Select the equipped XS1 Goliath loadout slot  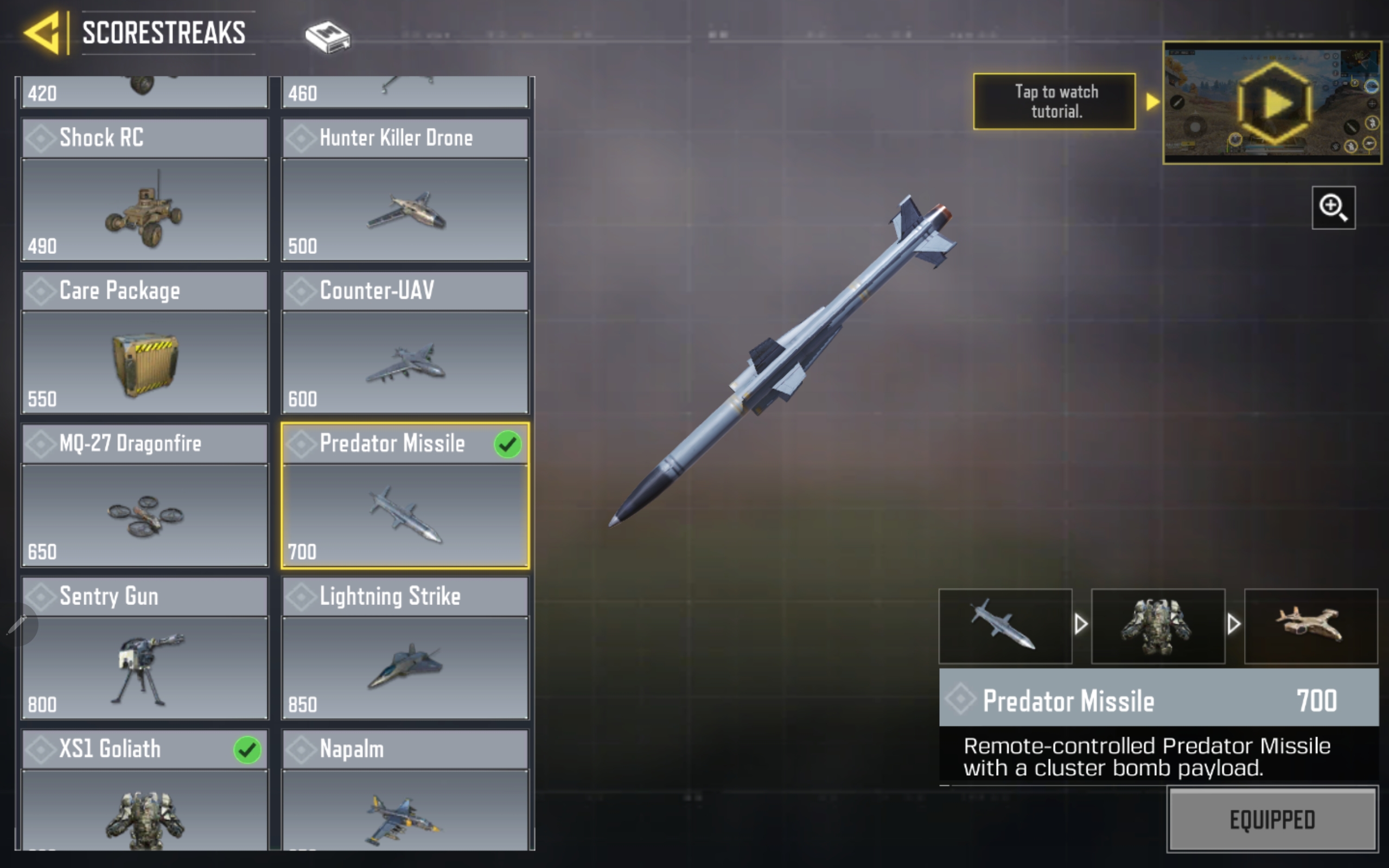coord(1158,626)
